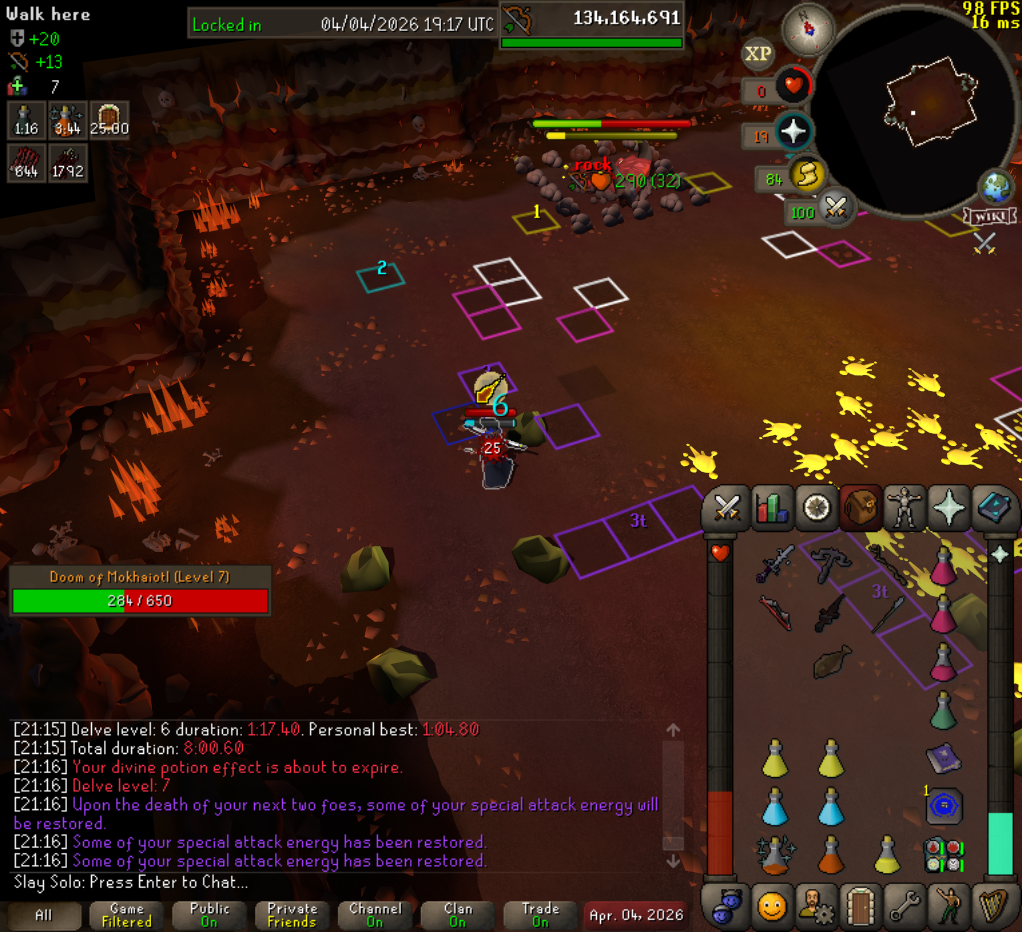Click the purple book in the inventory
Screen dimensions: 1022x932
coord(943,758)
